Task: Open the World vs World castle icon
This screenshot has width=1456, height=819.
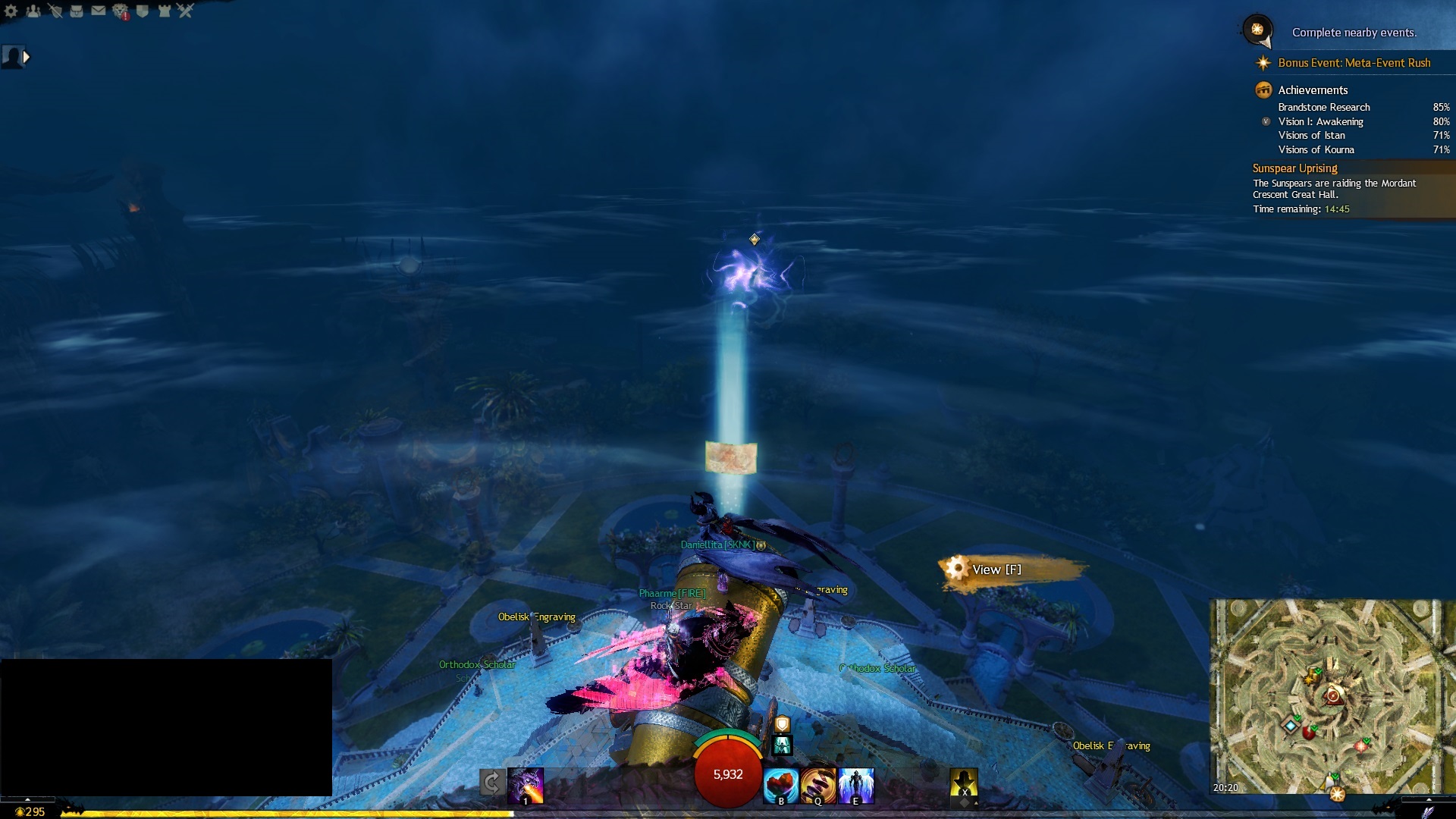Action: tap(164, 11)
